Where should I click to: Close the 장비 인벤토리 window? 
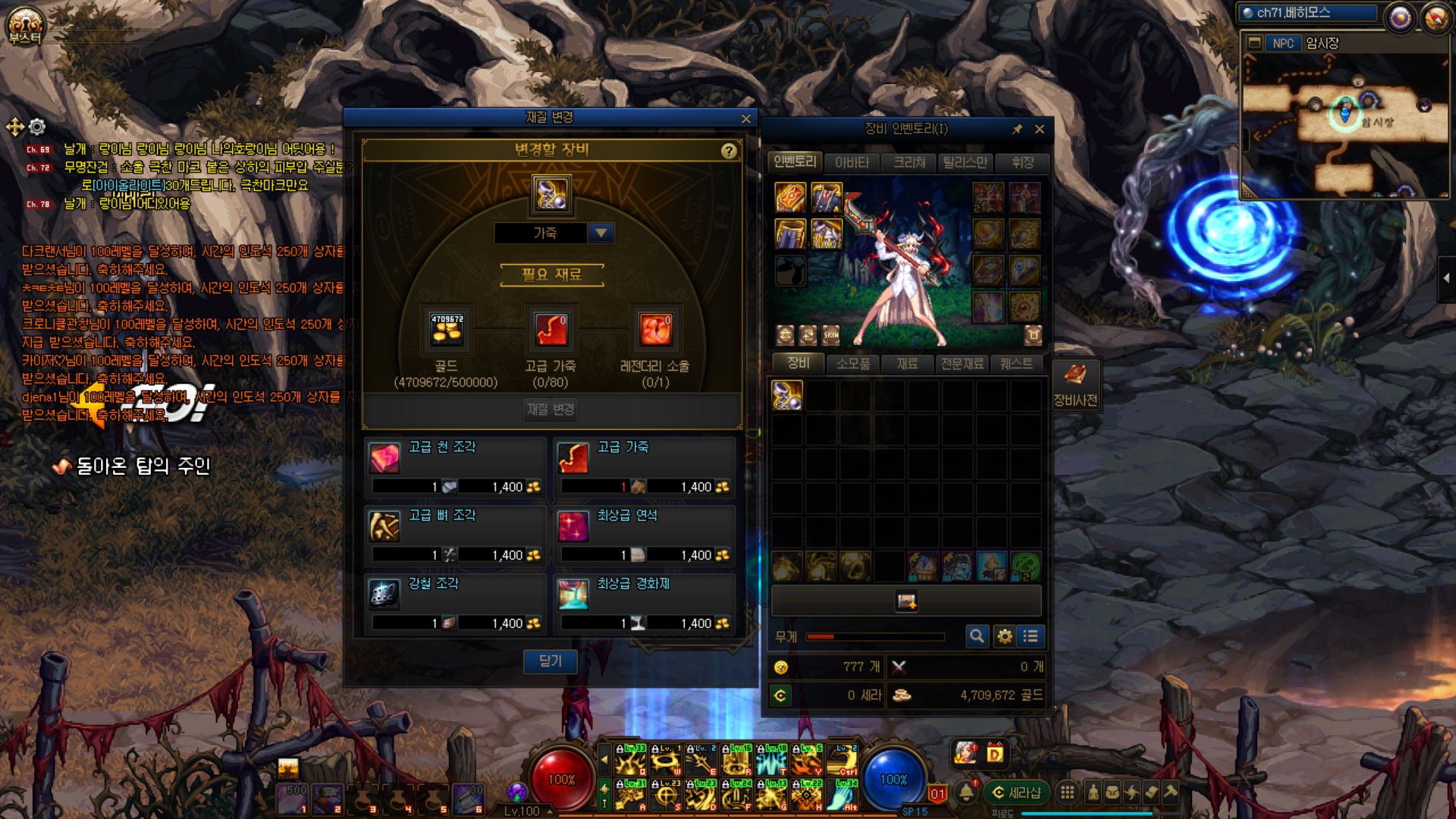click(x=1040, y=130)
